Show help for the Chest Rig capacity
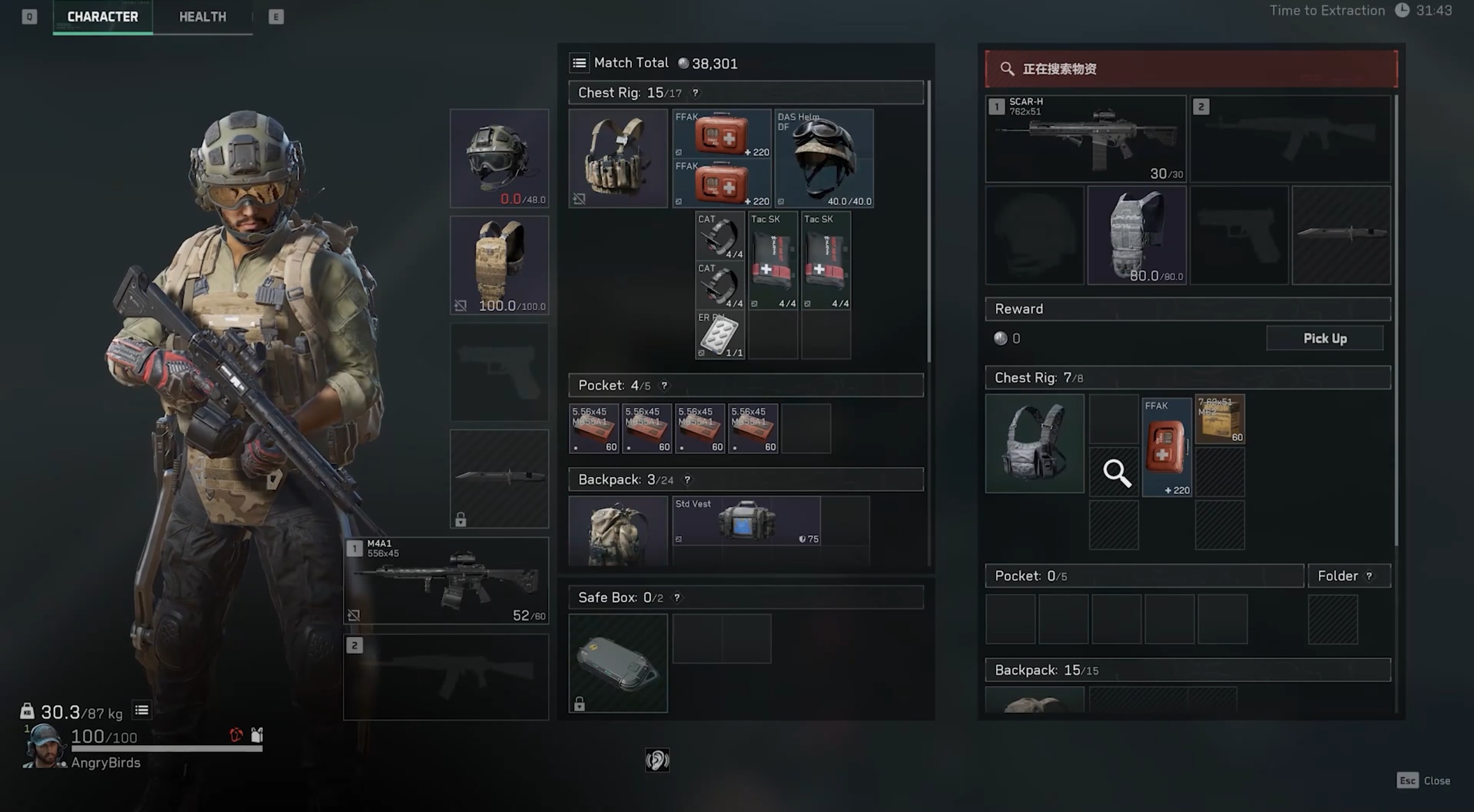The height and width of the screenshot is (812, 1474). pyautogui.click(x=695, y=93)
